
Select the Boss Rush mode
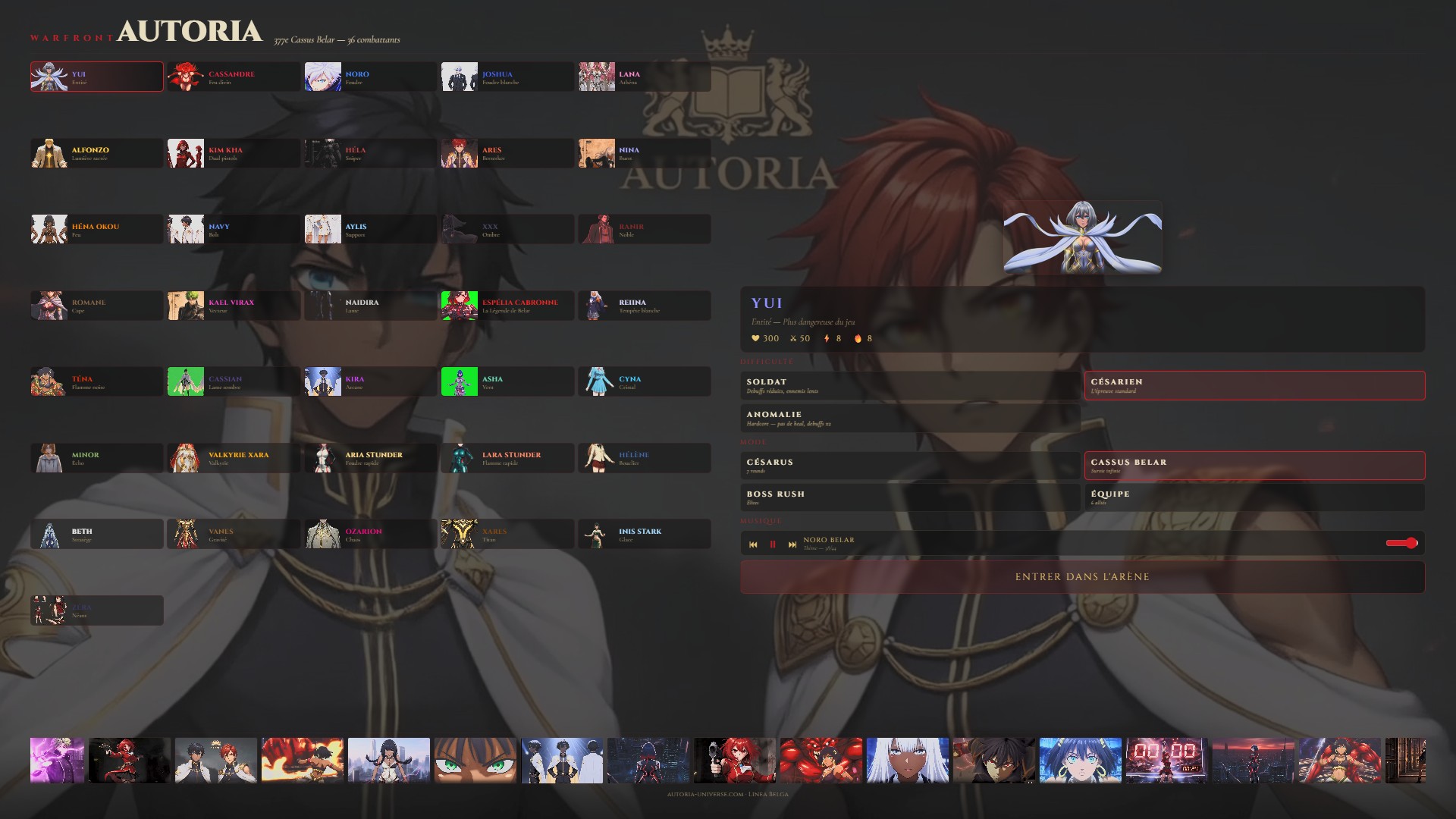pyautogui.click(x=910, y=497)
